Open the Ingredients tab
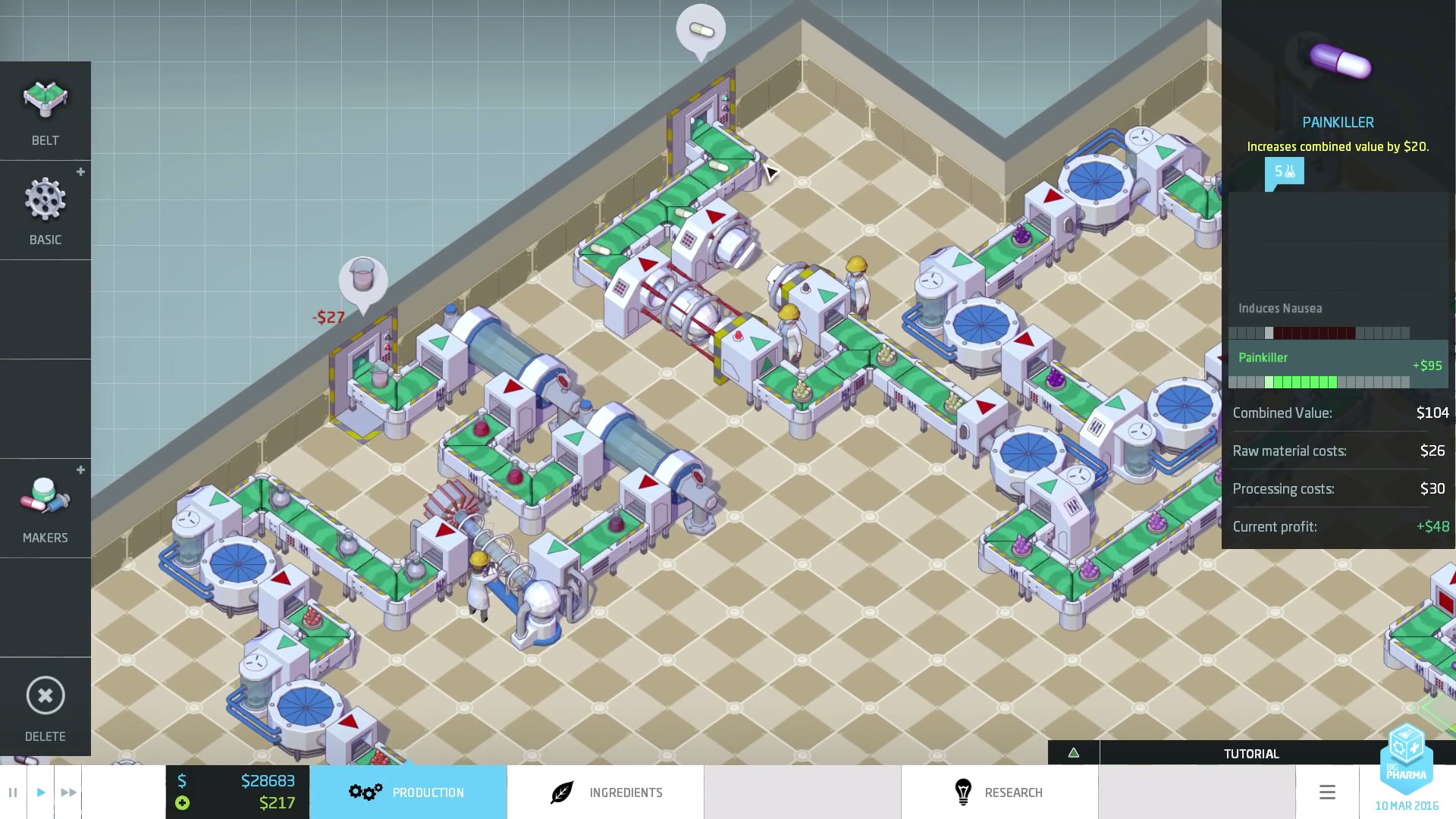Image resolution: width=1456 pixels, height=819 pixels. coord(605,792)
